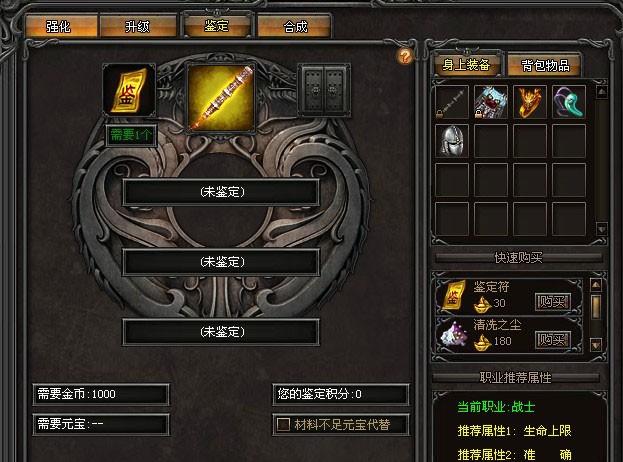Pick the teal and purple horn item

click(570, 102)
